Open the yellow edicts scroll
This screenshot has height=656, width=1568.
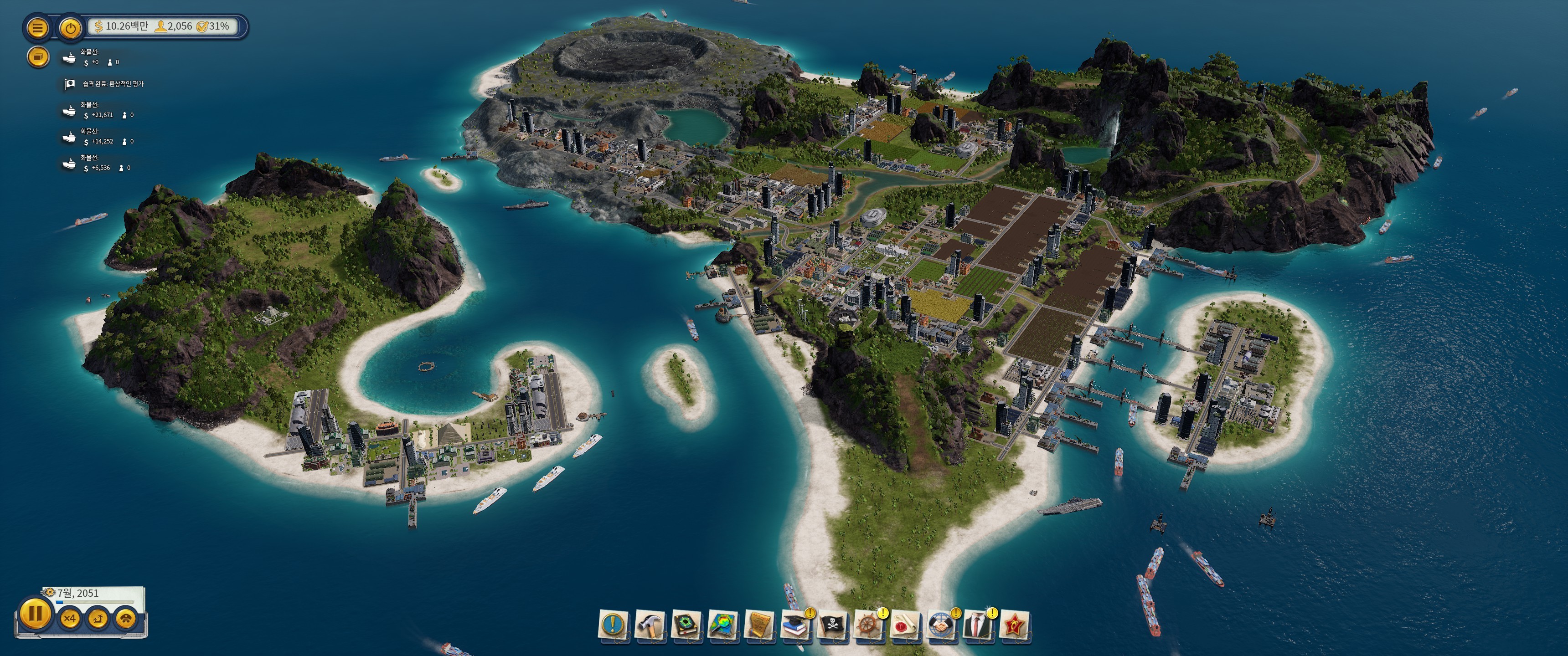coord(759,625)
